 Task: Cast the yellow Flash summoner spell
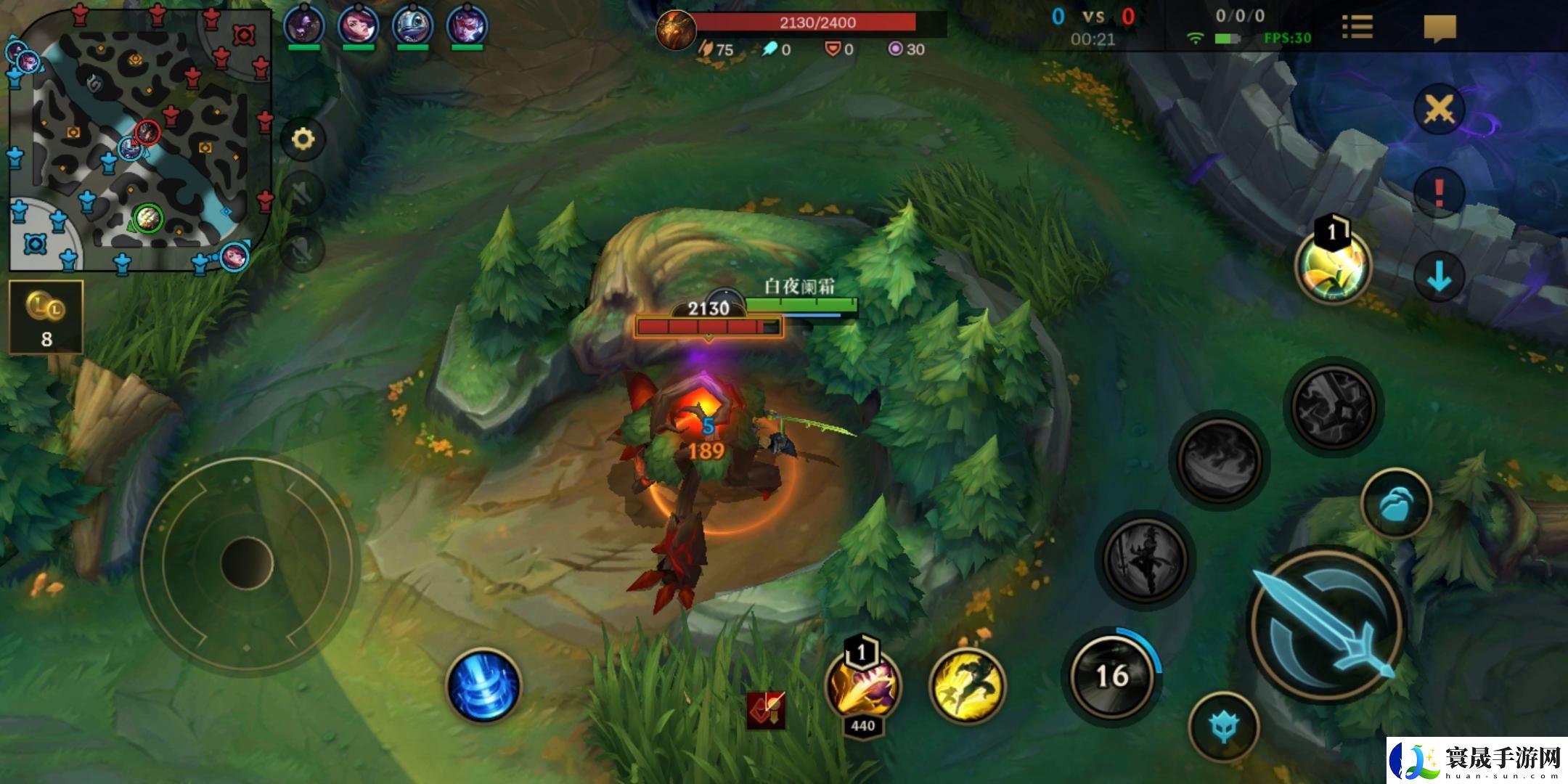[x=968, y=685]
